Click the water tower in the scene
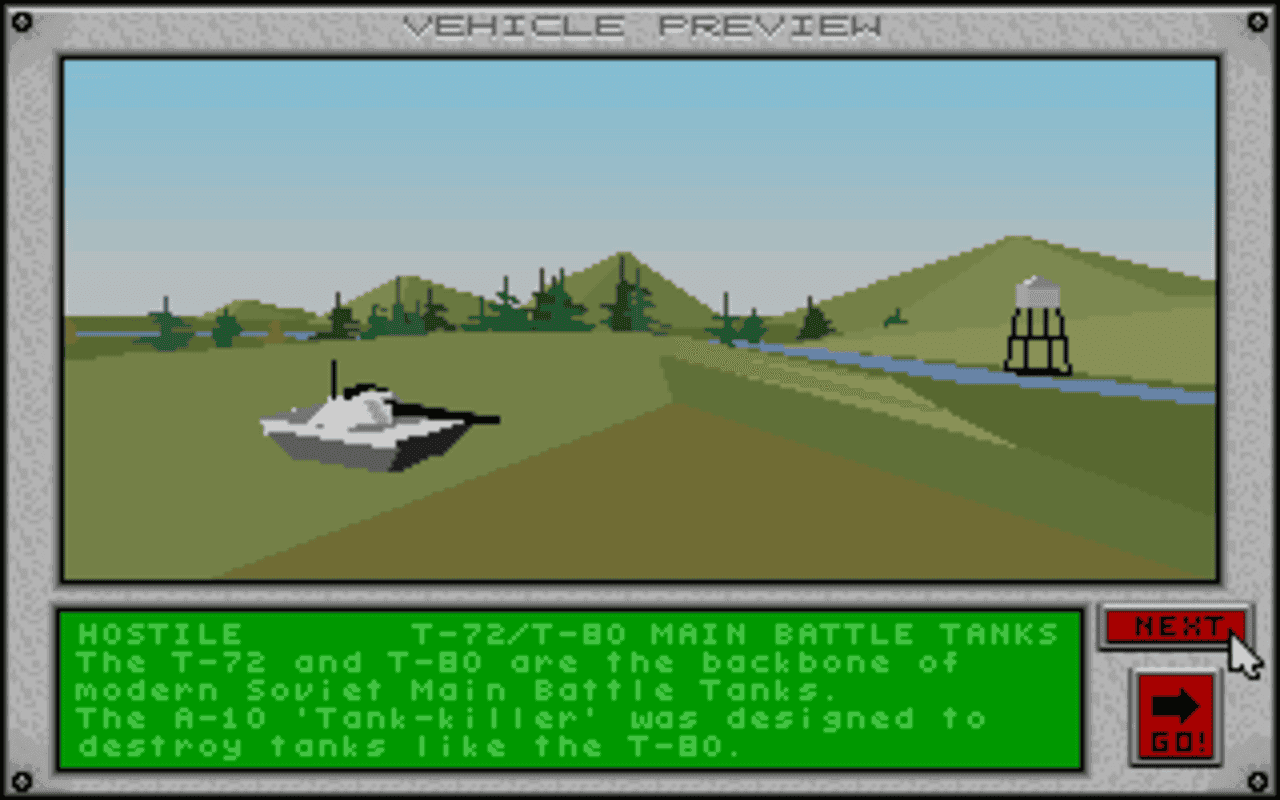Screen dimensions: 1280x800 point(1036,320)
